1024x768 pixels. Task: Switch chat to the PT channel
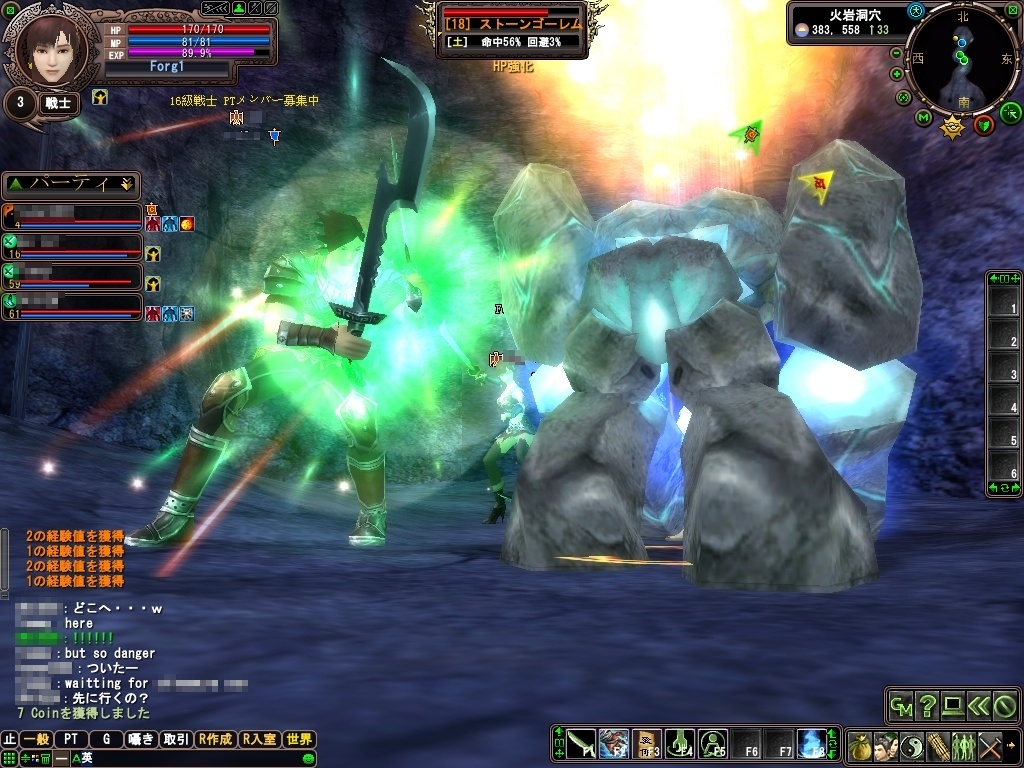click(x=71, y=740)
